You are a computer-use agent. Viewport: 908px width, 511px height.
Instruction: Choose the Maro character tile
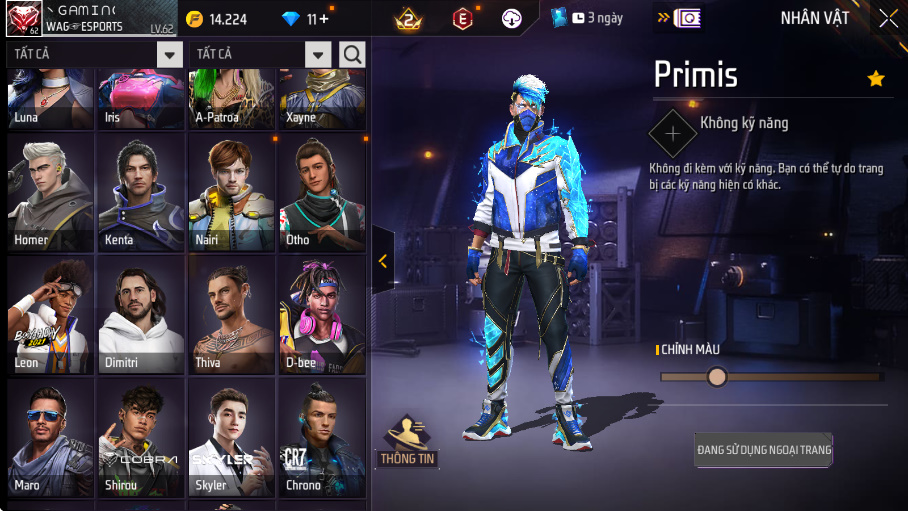[x=50, y=438]
